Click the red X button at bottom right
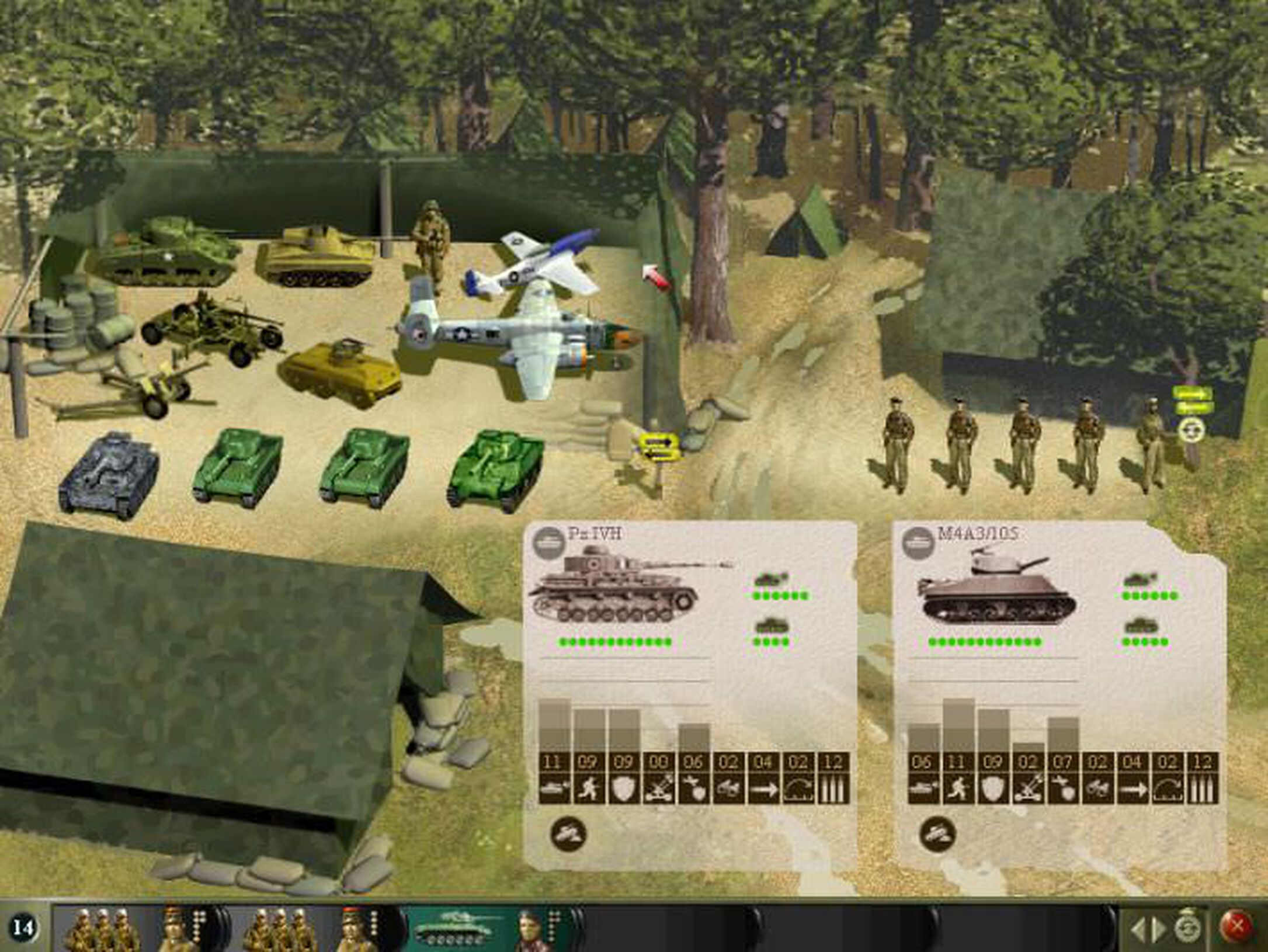Viewport: 1268px width, 952px height. (1236, 926)
